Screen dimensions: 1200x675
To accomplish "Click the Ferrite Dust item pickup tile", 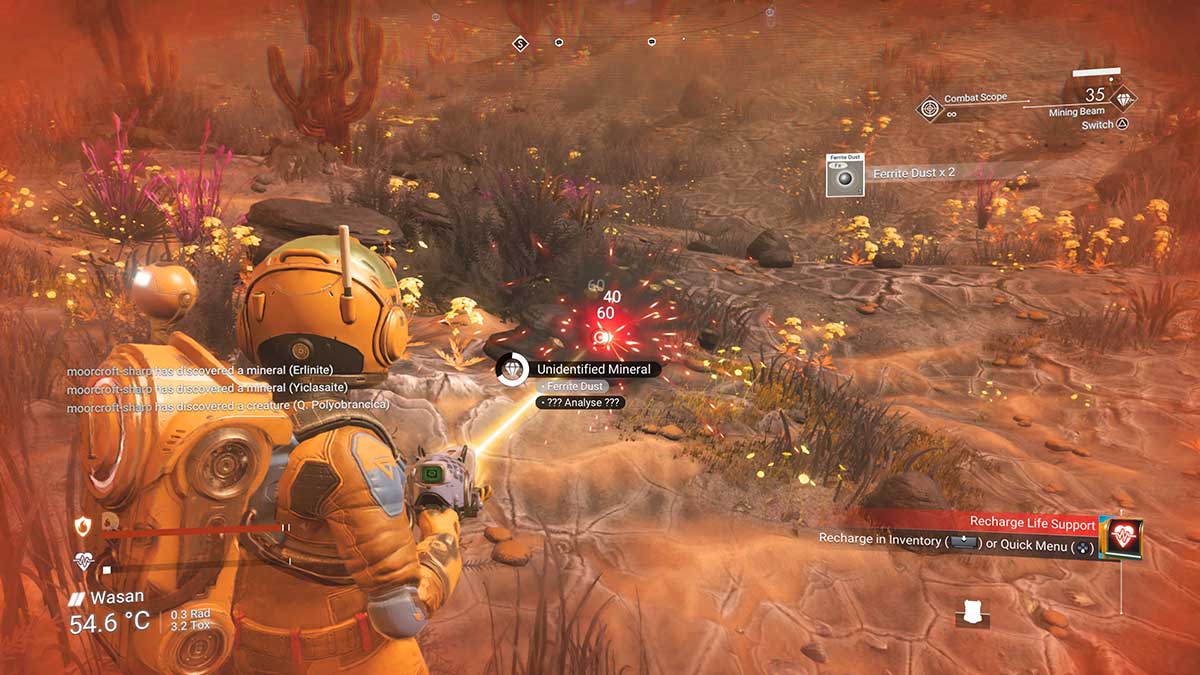I will (845, 175).
